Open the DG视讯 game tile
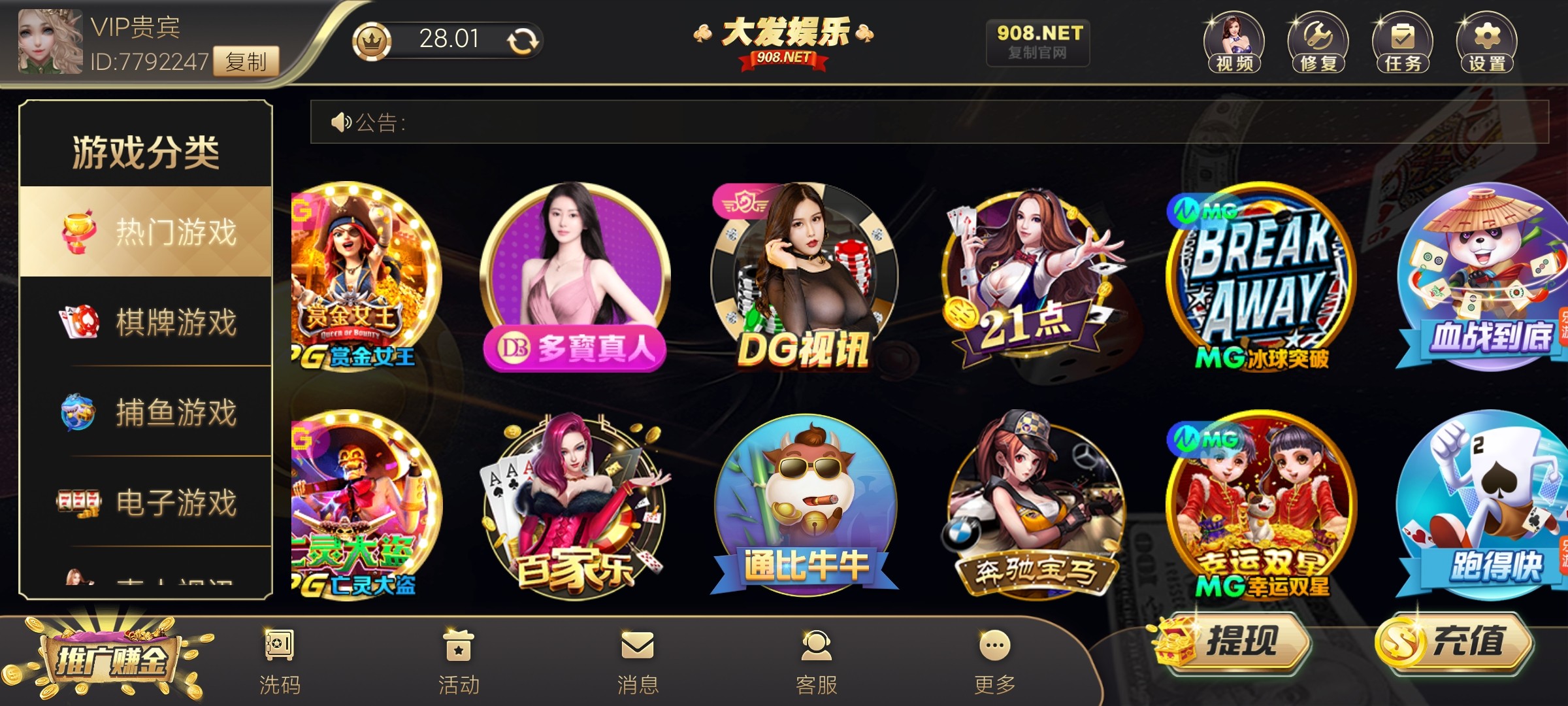 click(x=804, y=278)
